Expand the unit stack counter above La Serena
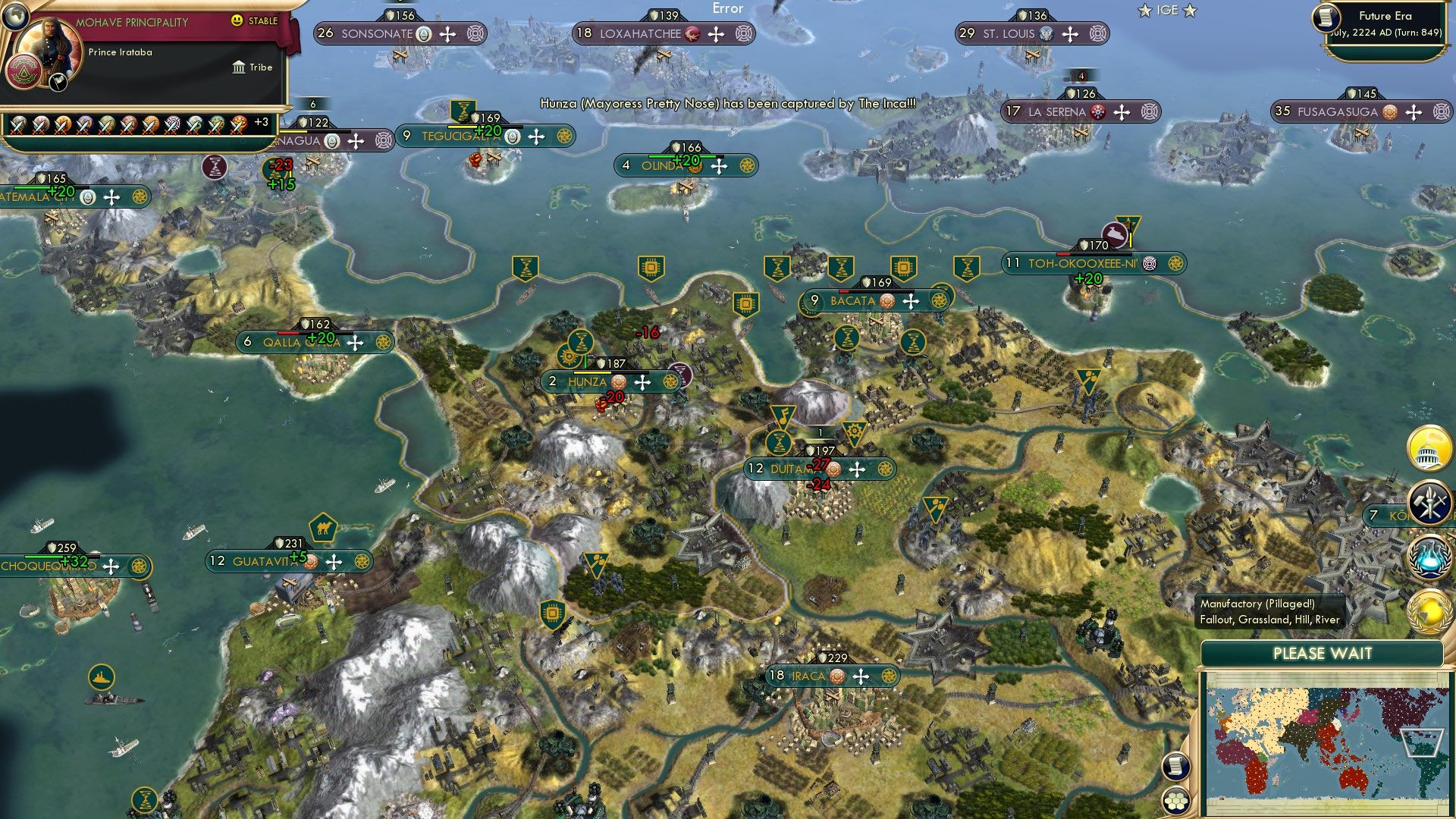The height and width of the screenshot is (819, 1456). point(1080,77)
